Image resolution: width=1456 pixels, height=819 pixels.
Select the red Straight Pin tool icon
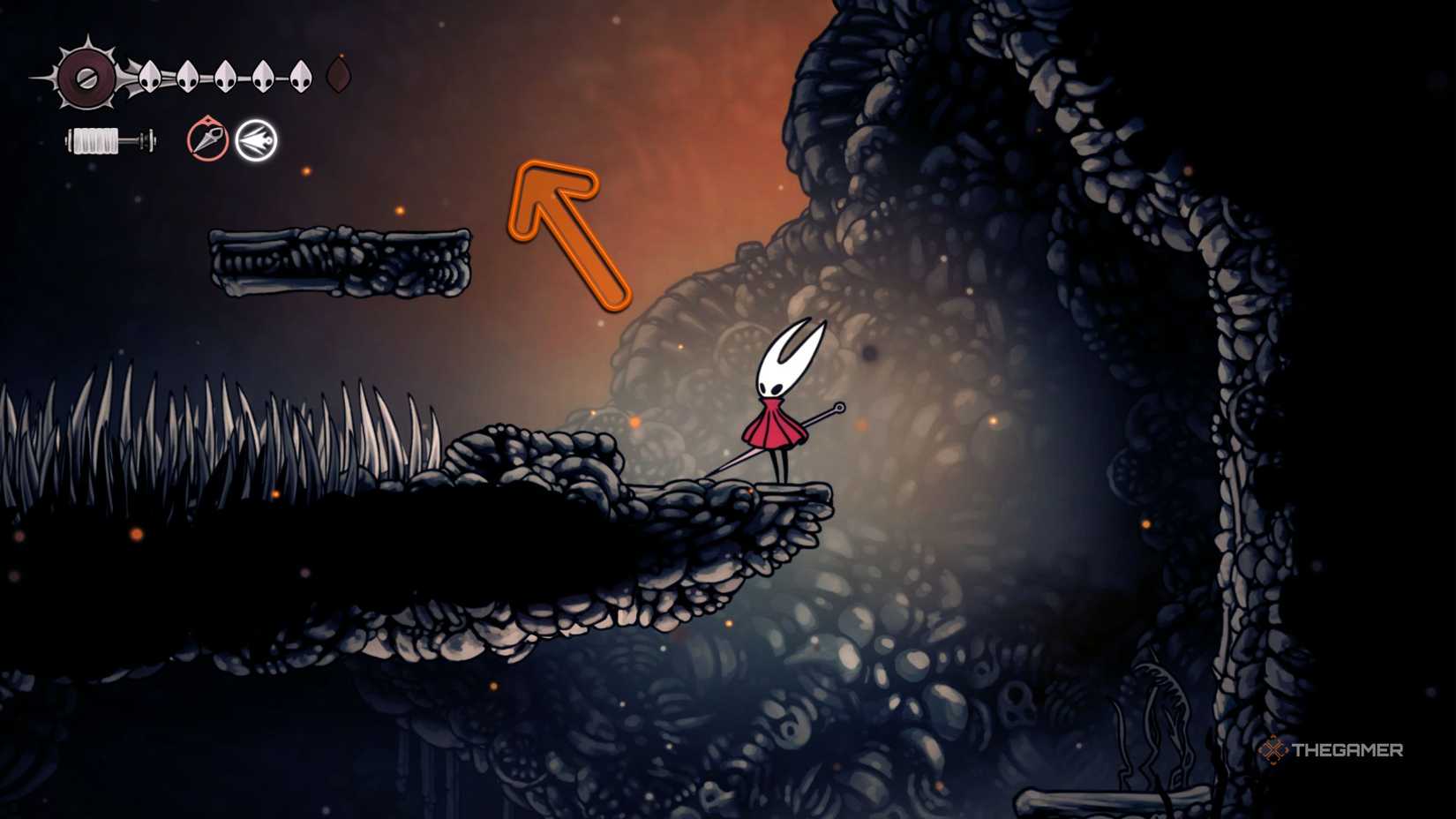(x=206, y=139)
